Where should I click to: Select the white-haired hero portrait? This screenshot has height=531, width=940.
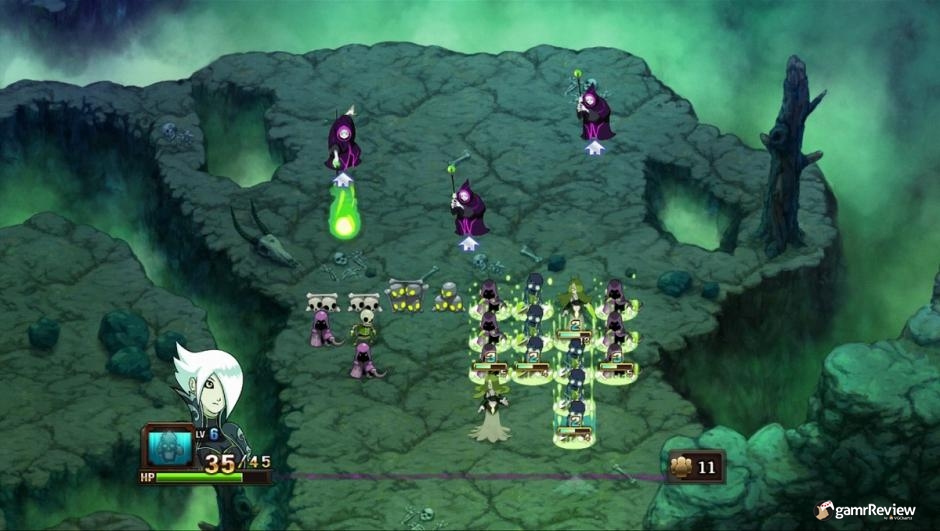pyautogui.click(x=208, y=385)
